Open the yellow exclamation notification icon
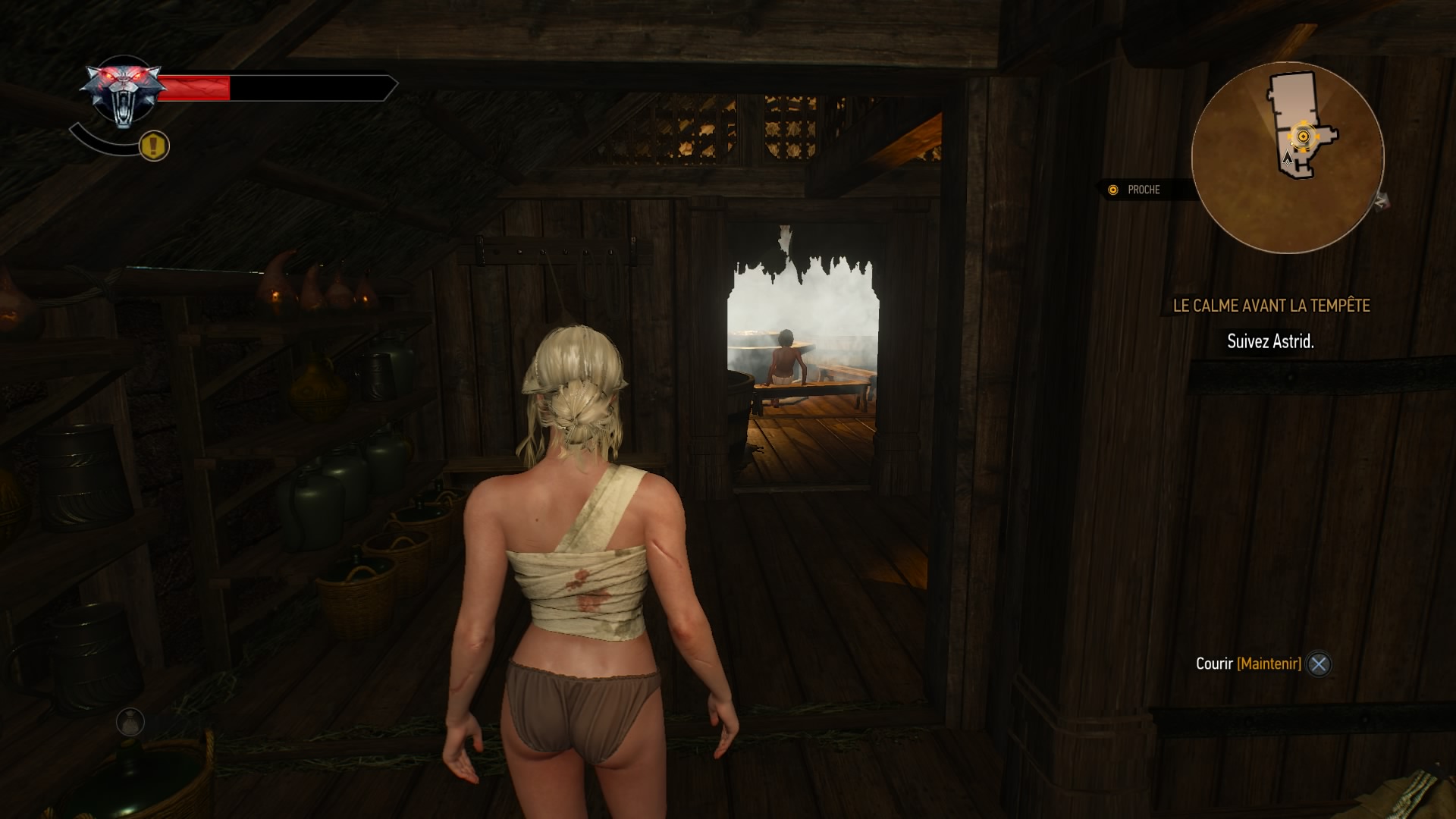The height and width of the screenshot is (819, 1456). click(154, 145)
